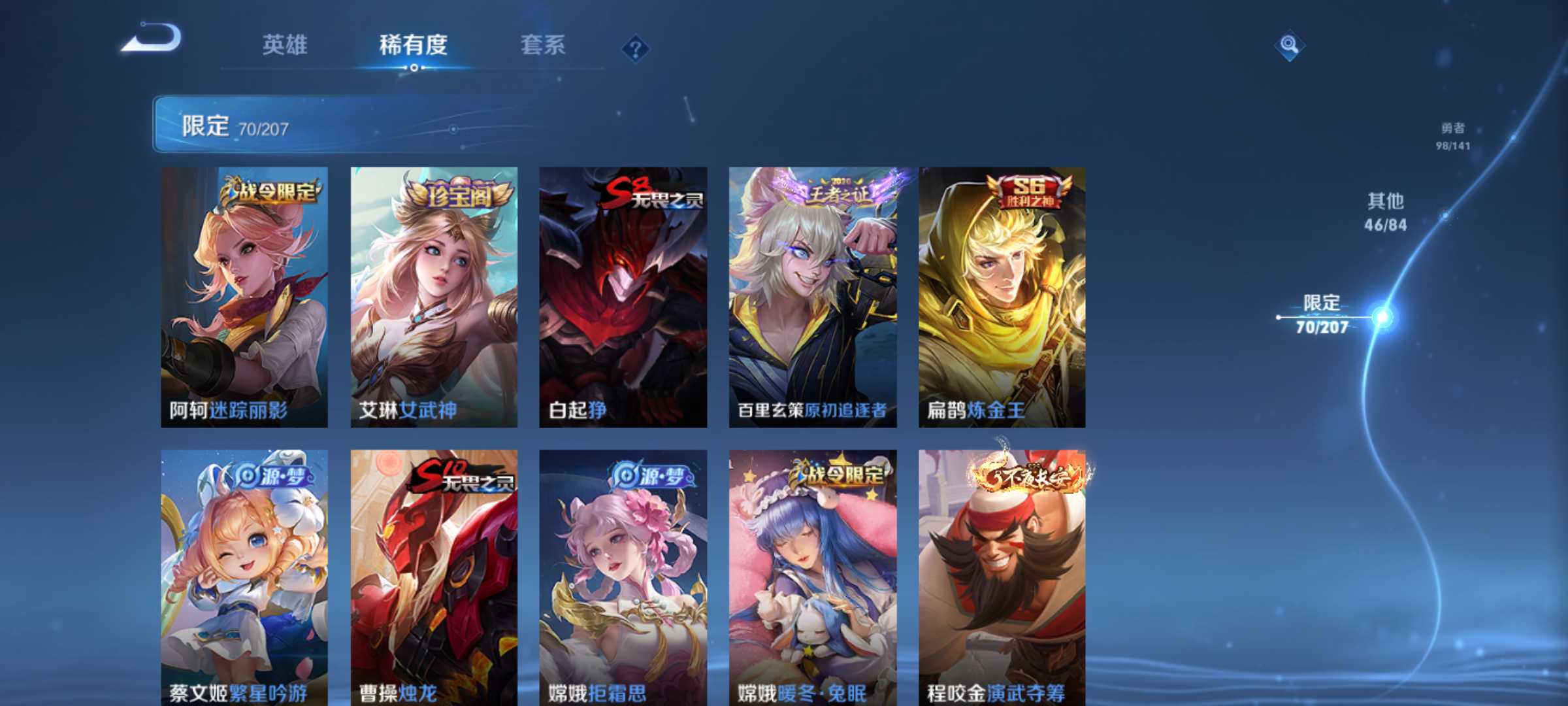Open the search magnifier icon
The image size is (1568, 706).
coord(1288,46)
